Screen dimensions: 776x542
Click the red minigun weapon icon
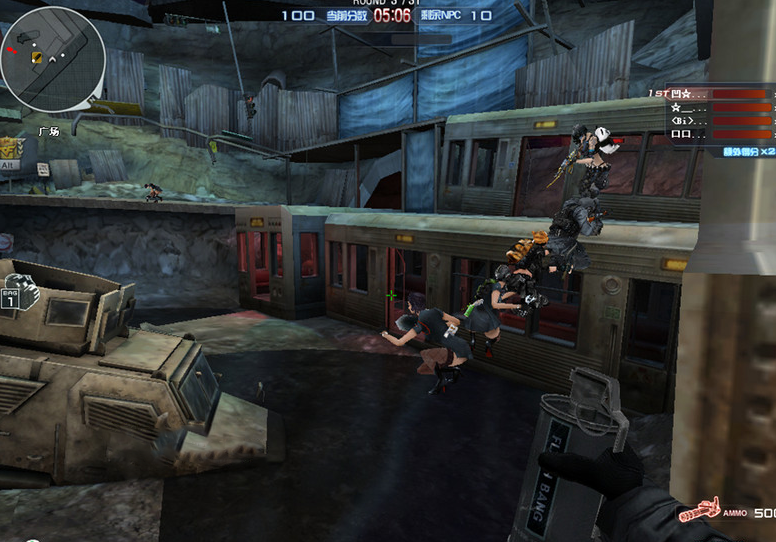click(x=699, y=512)
